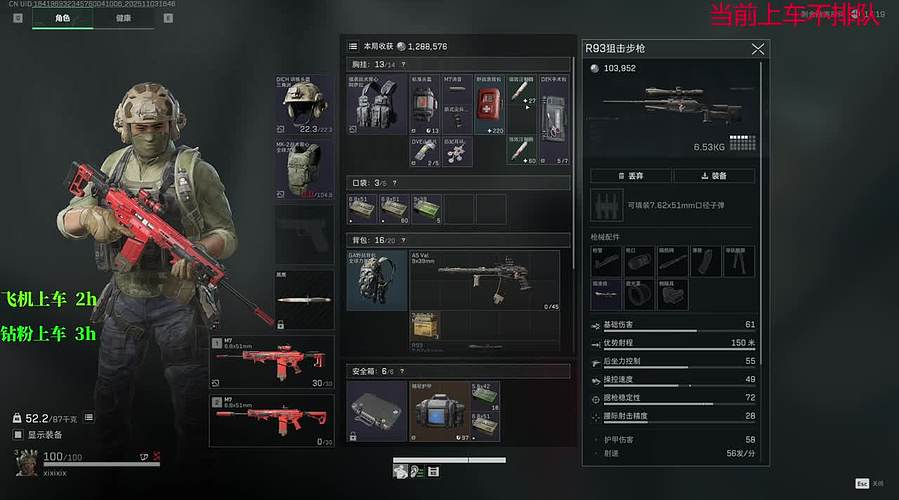The image size is (899, 500).
Task: Open the 健康 health tab
Action: coord(122,18)
